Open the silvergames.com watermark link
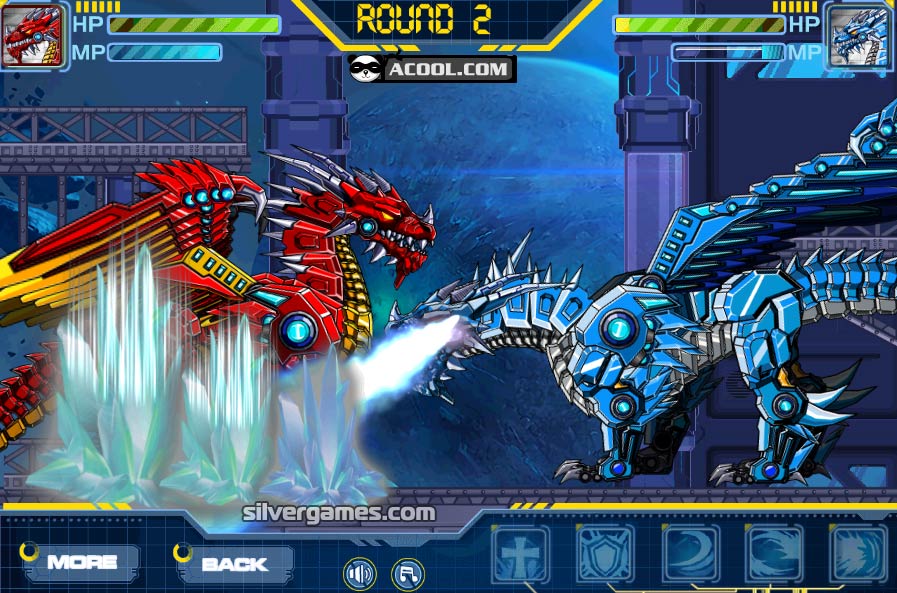Image resolution: width=897 pixels, height=593 pixels. click(x=339, y=513)
